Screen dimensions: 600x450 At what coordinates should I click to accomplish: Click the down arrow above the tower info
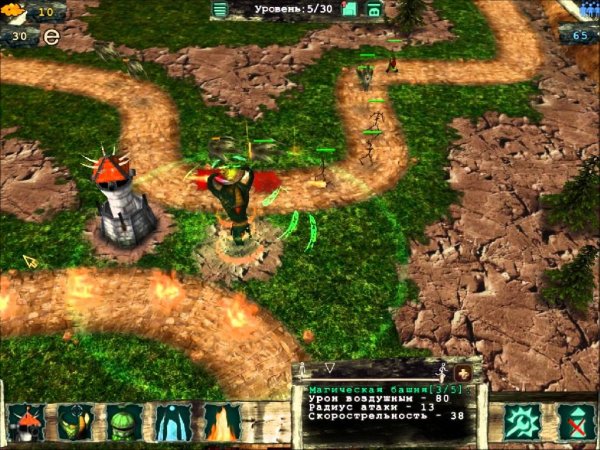coord(329,368)
